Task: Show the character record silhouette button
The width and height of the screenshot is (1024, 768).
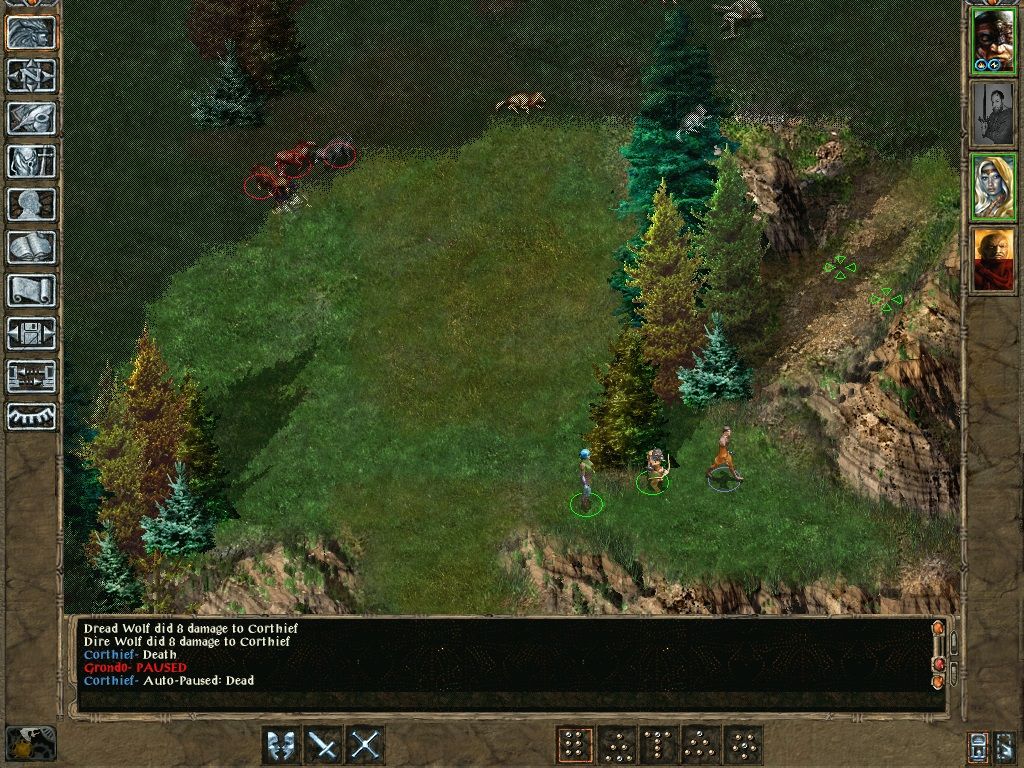Action: 31,204
